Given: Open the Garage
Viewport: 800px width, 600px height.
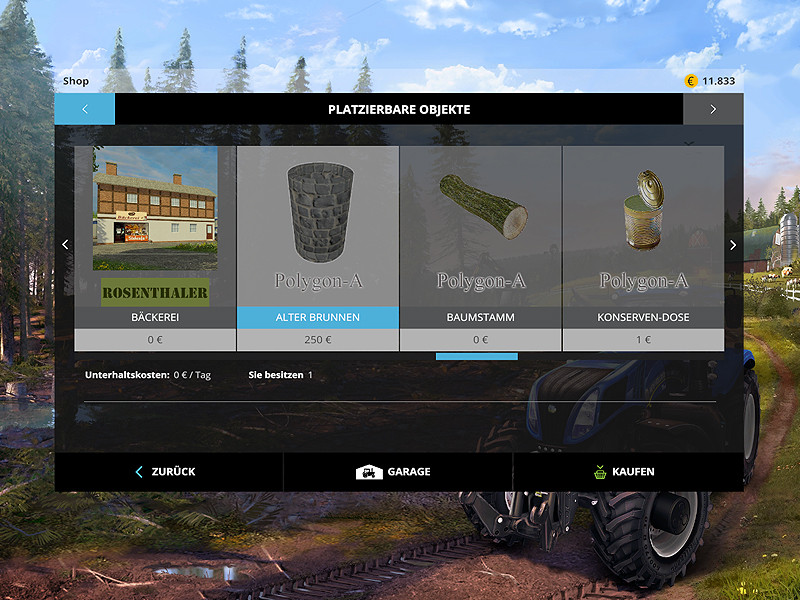Looking at the screenshot, I should [397, 471].
